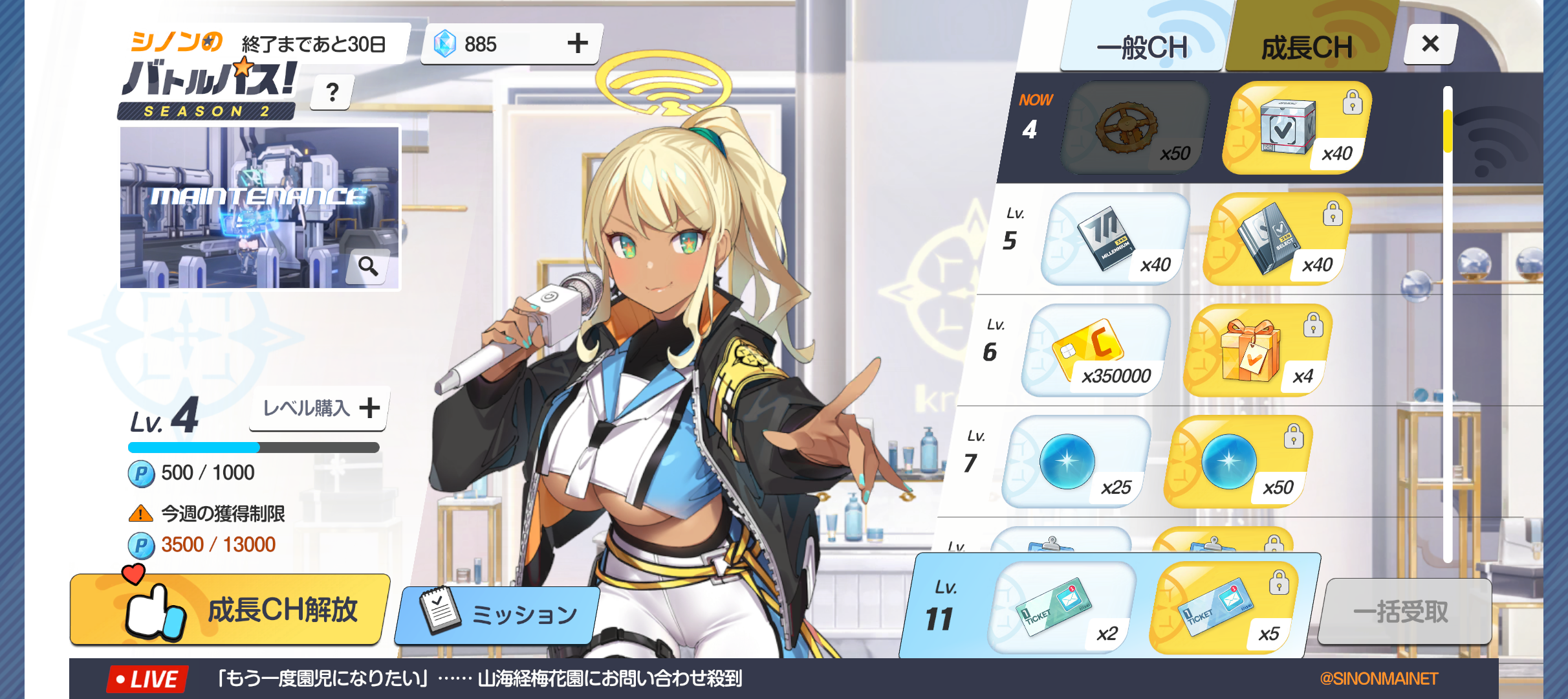Magnify the Maintenance preview image
The height and width of the screenshot is (699, 1568).
(369, 266)
